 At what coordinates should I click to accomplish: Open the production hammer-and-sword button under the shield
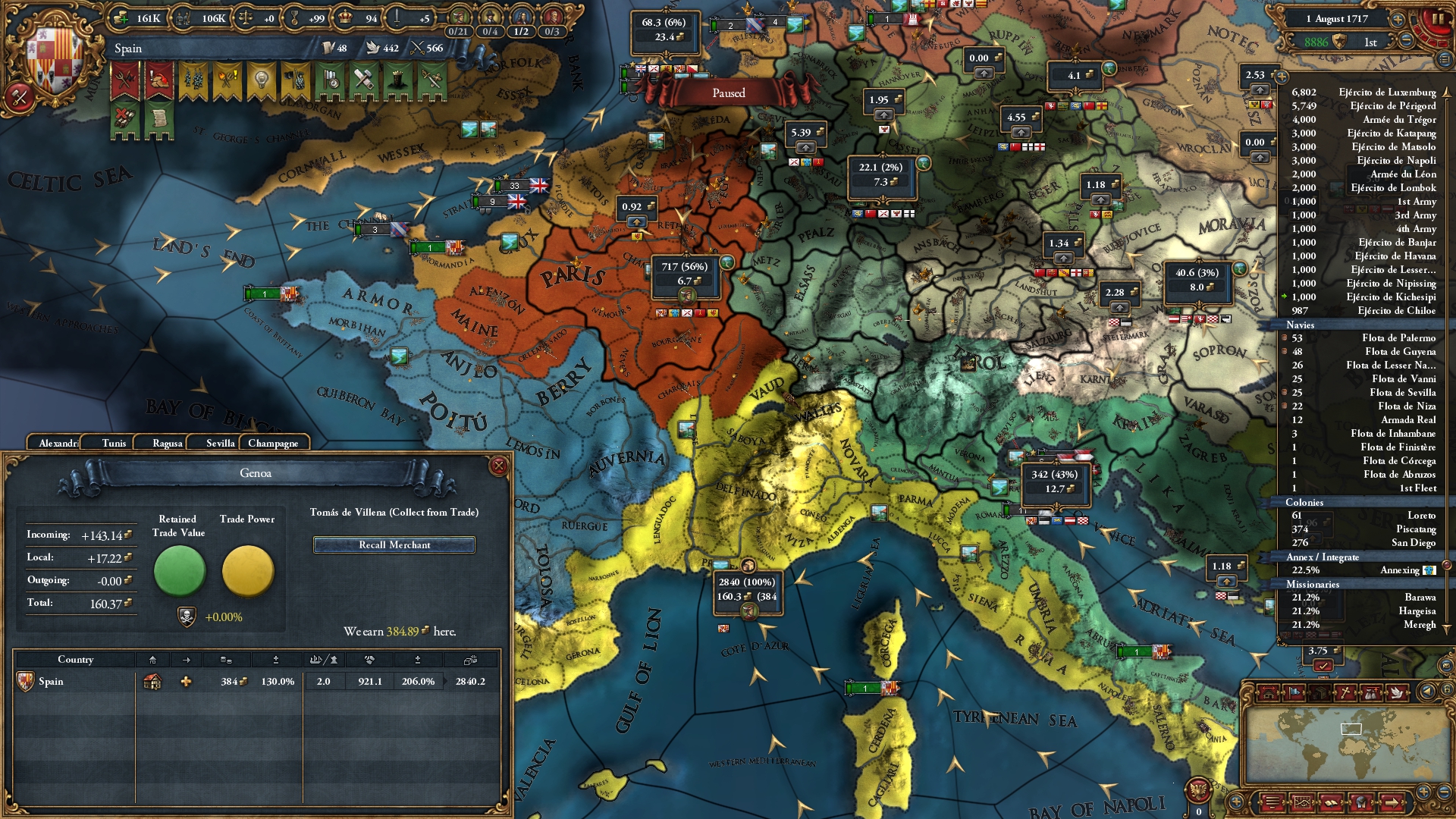[19, 96]
